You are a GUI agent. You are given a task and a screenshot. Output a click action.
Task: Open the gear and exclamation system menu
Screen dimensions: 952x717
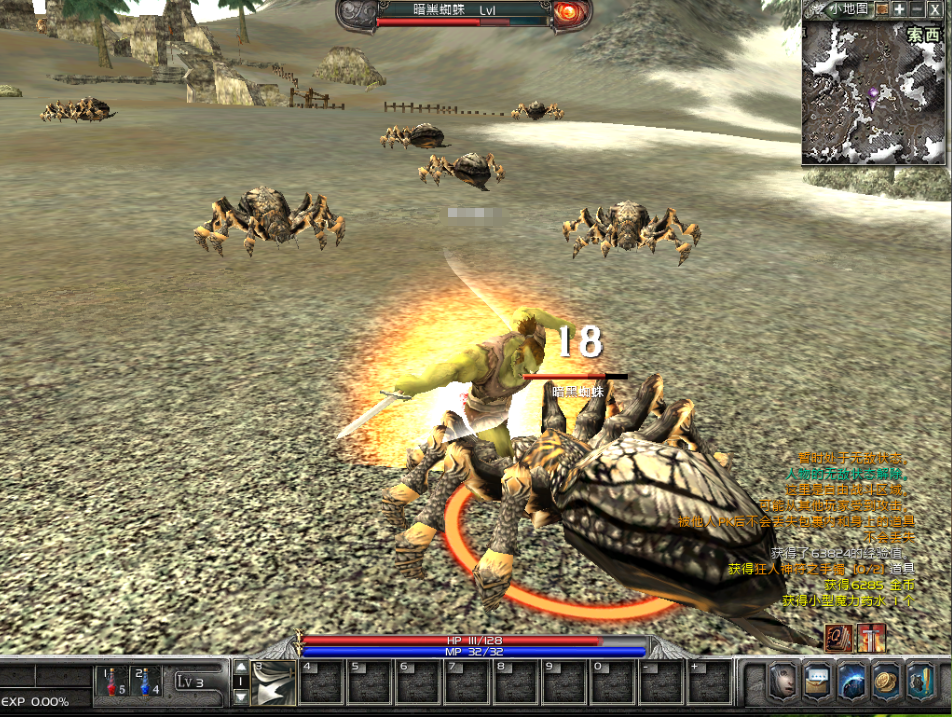pyautogui.click(x=919, y=682)
